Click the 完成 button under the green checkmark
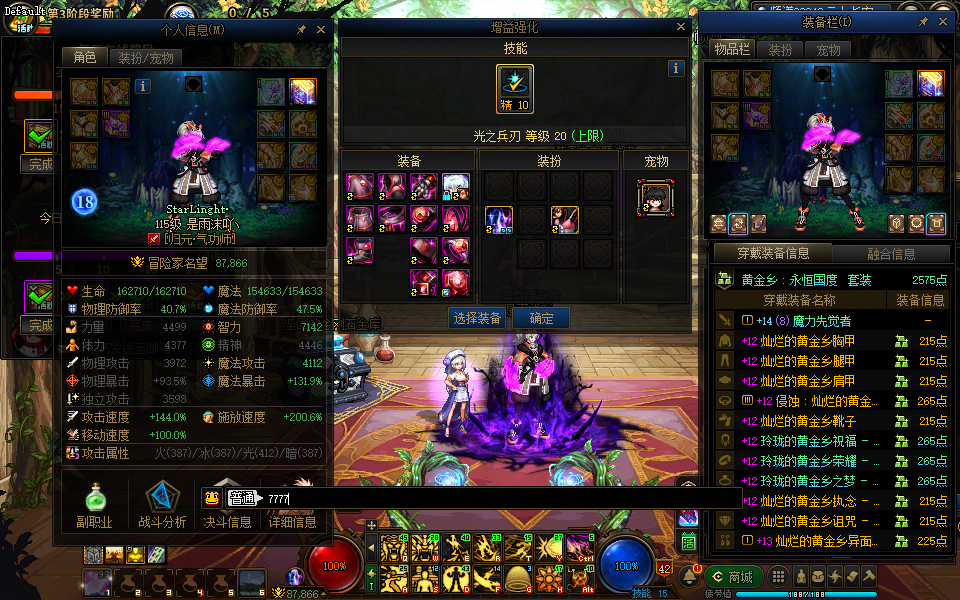Image resolution: width=960 pixels, height=600 pixels. [x=40, y=164]
